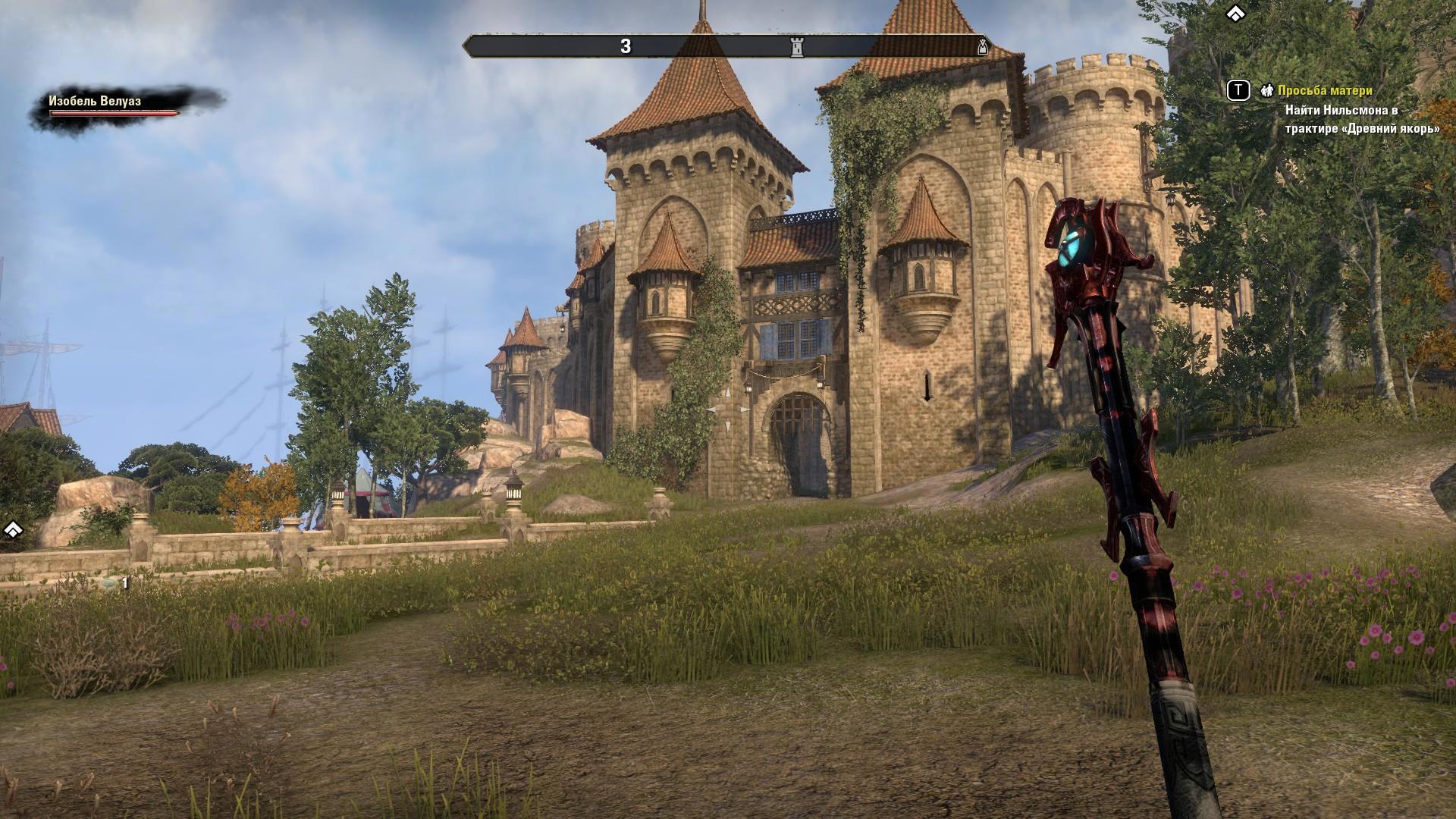Screen dimensions: 1456x819
Task: Click the figure marker at the compass's right end
Action: pyautogui.click(x=983, y=47)
